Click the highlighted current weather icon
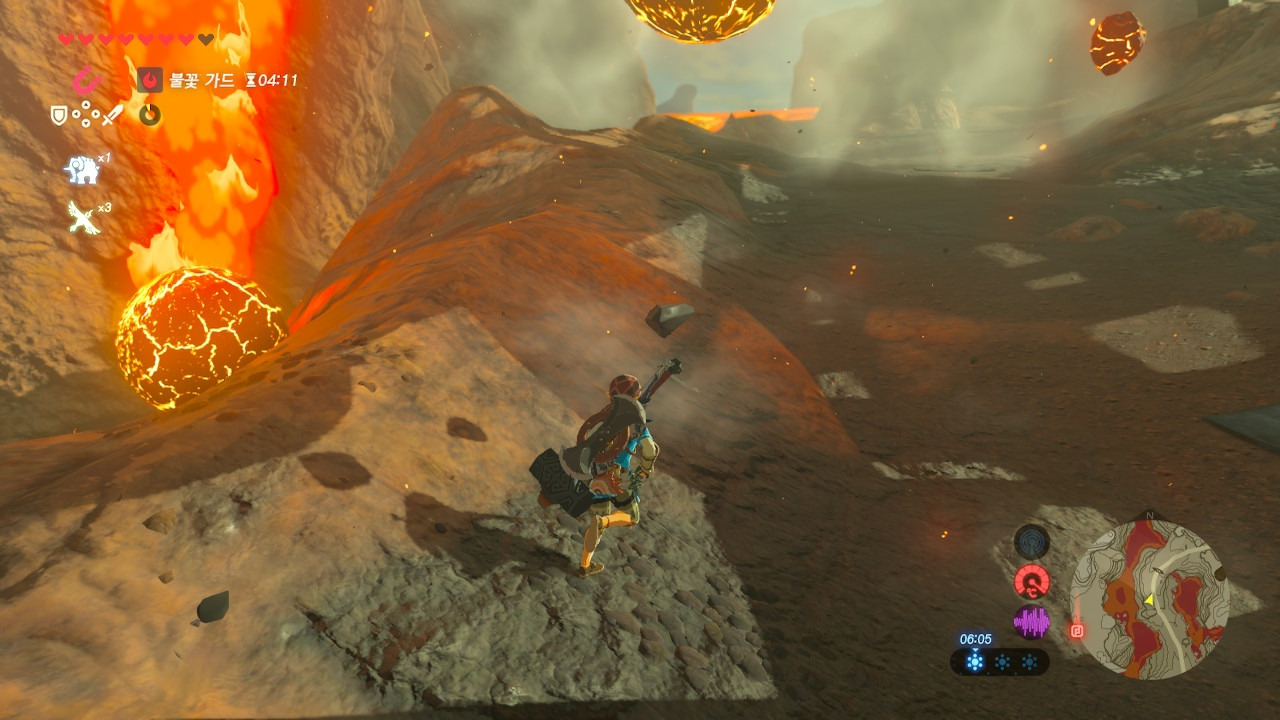Image resolution: width=1280 pixels, height=720 pixels. pyautogui.click(x=975, y=662)
